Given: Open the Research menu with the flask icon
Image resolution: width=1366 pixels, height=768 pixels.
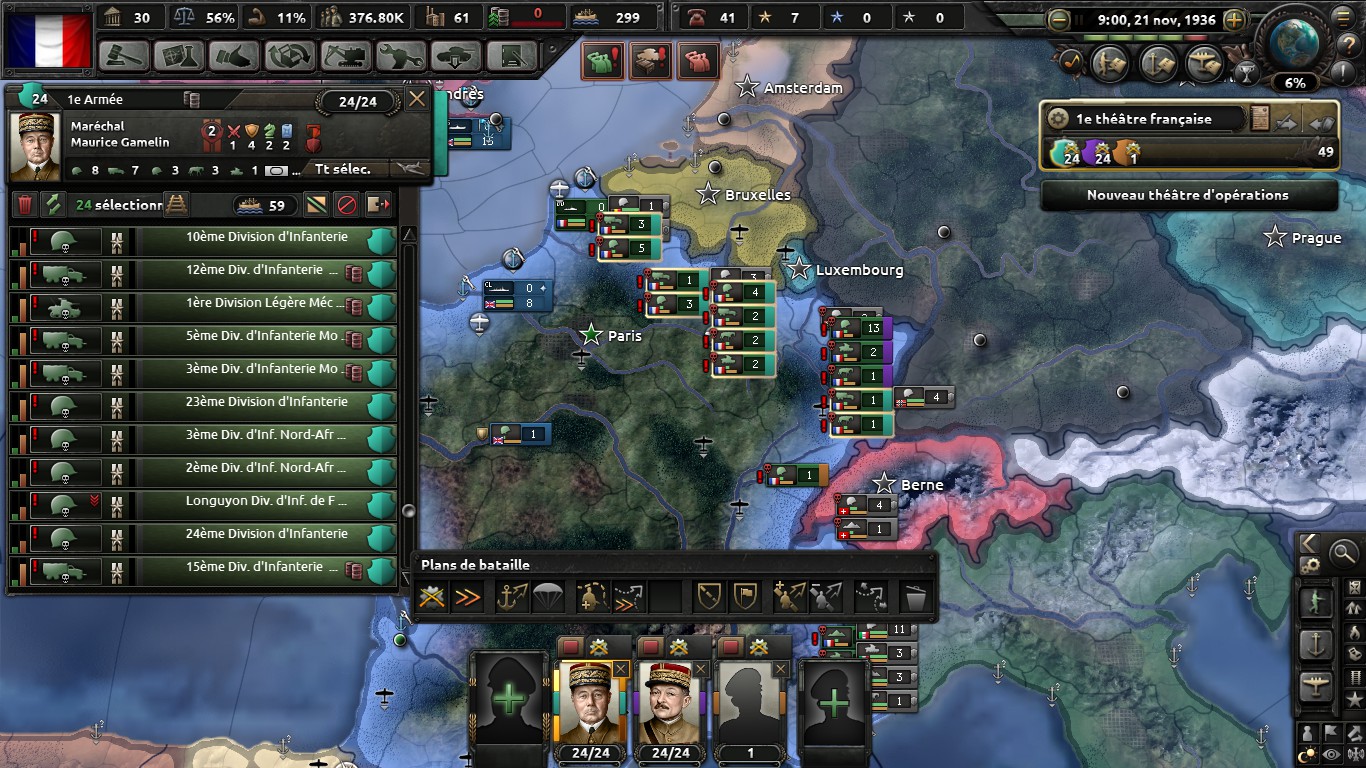Looking at the screenshot, I should pyautogui.click(x=179, y=56).
